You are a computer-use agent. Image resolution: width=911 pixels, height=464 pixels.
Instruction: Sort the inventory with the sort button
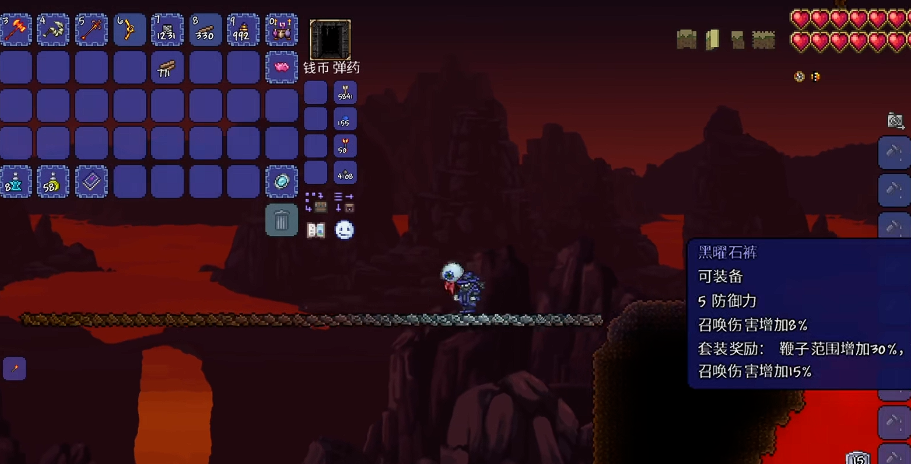(344, 202)
